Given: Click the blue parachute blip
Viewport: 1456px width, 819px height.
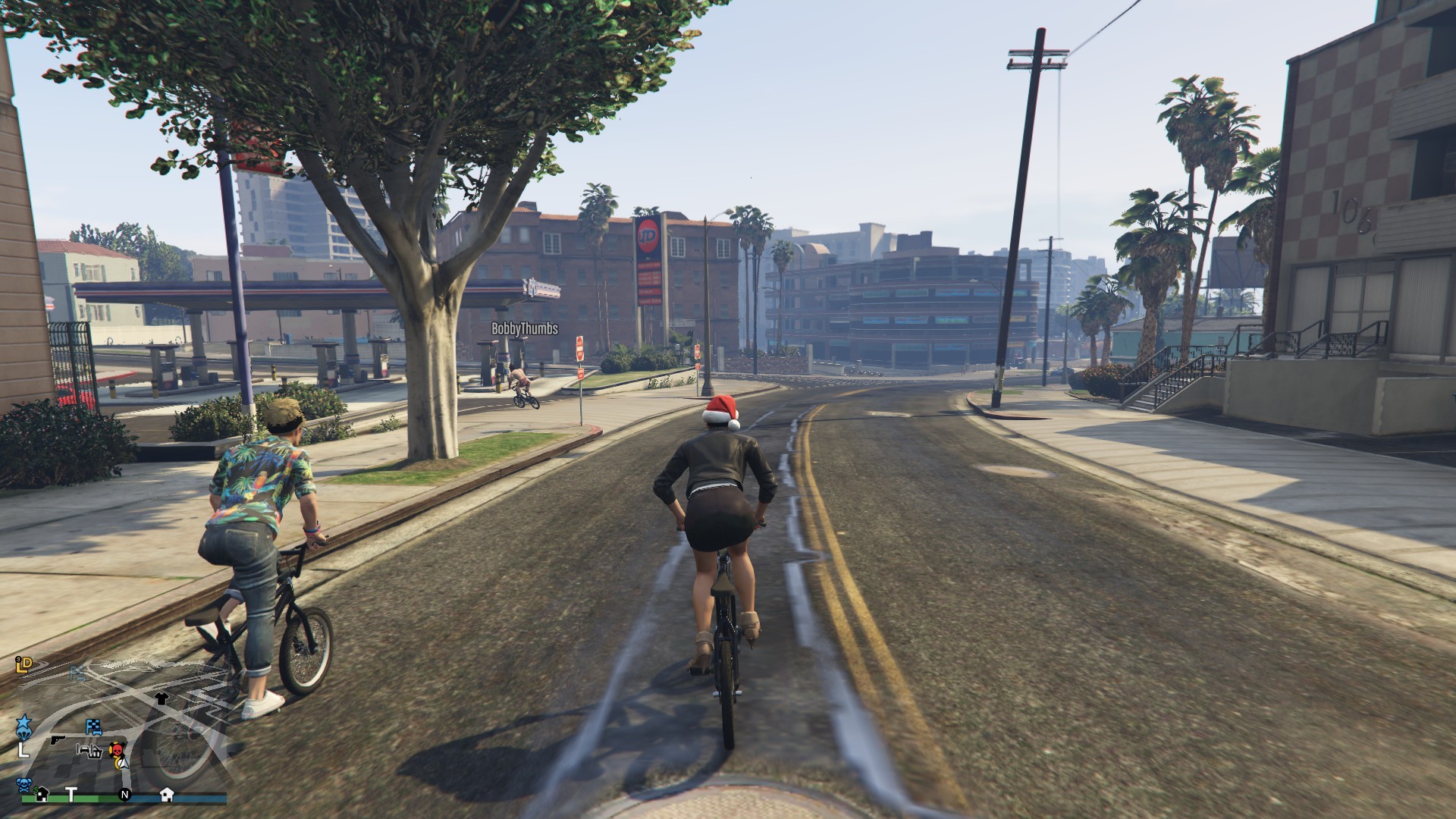Looking at the screenshot, I should pos(24,733).
